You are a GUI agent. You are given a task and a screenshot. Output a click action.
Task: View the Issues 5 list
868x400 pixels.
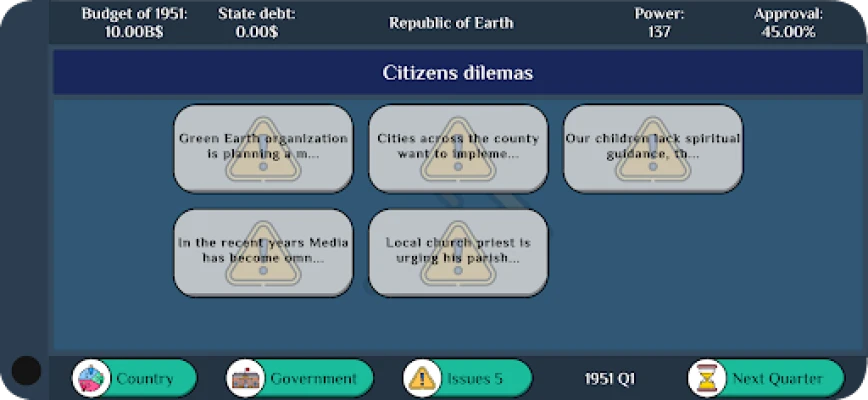tap(467, 378)
